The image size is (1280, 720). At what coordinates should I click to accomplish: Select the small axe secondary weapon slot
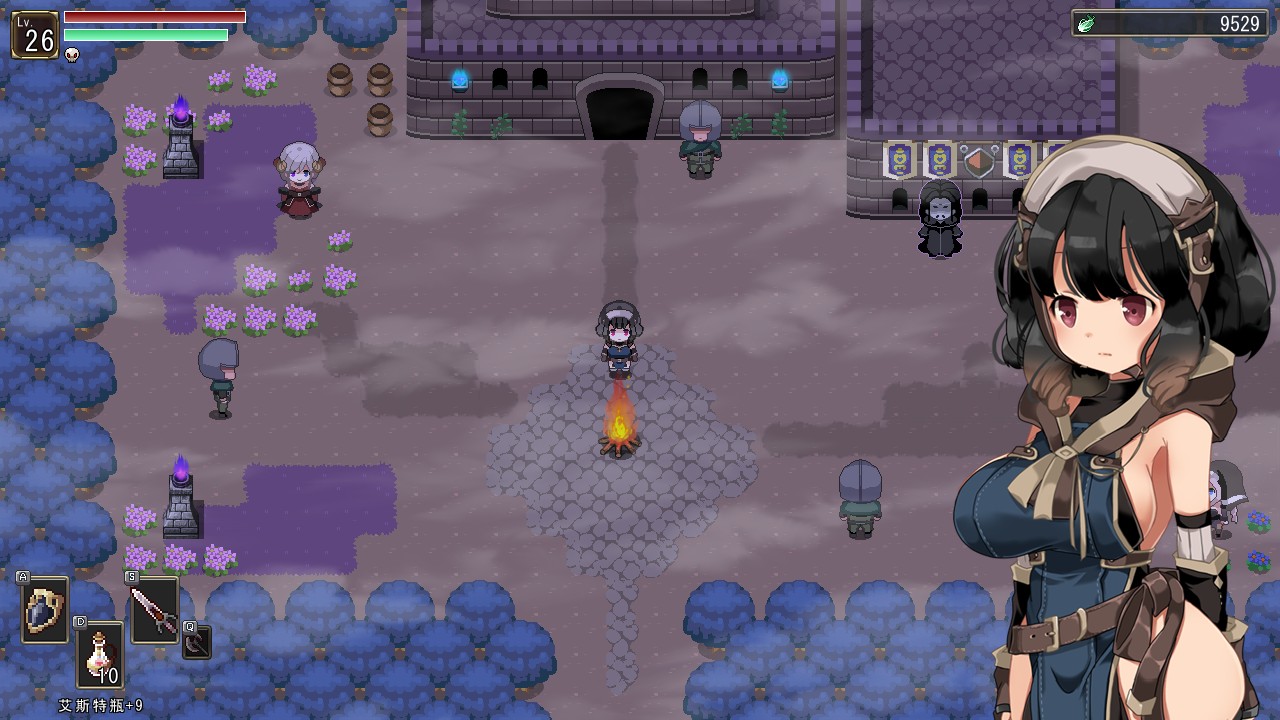[197, 642]
